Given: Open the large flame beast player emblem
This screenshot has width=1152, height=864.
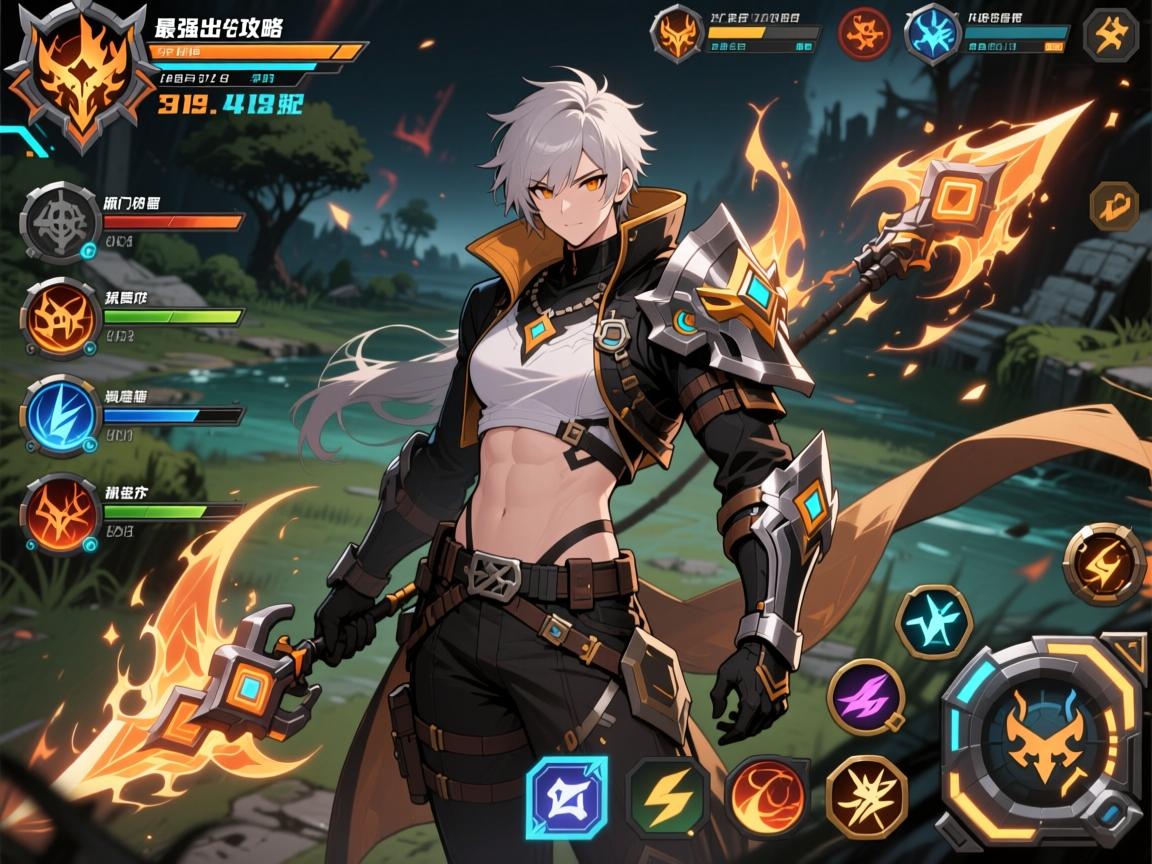Looking at the screenshot, I should (x=70, y=72).
